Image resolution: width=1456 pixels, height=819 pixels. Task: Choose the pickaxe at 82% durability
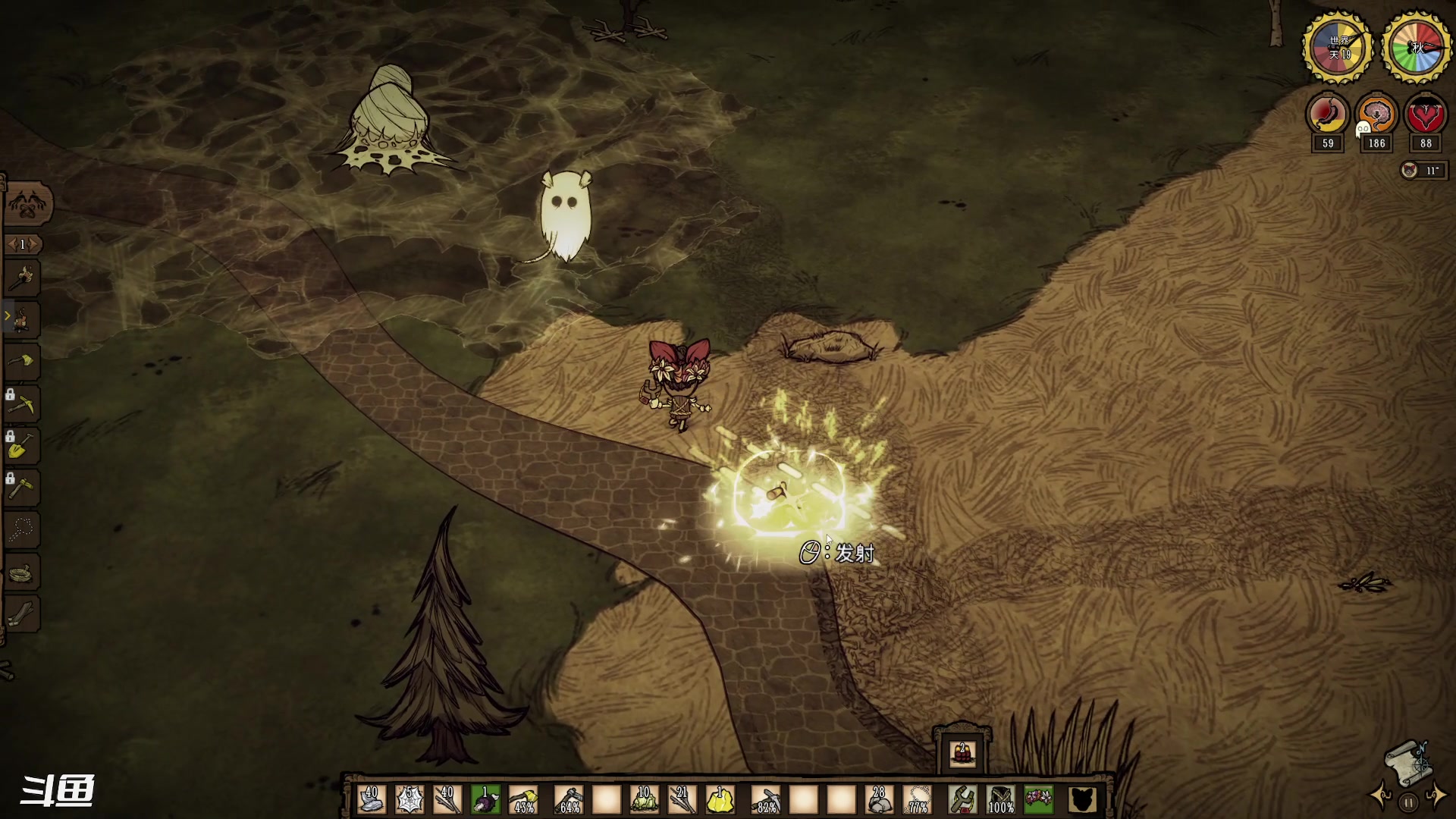pos(765,799)
